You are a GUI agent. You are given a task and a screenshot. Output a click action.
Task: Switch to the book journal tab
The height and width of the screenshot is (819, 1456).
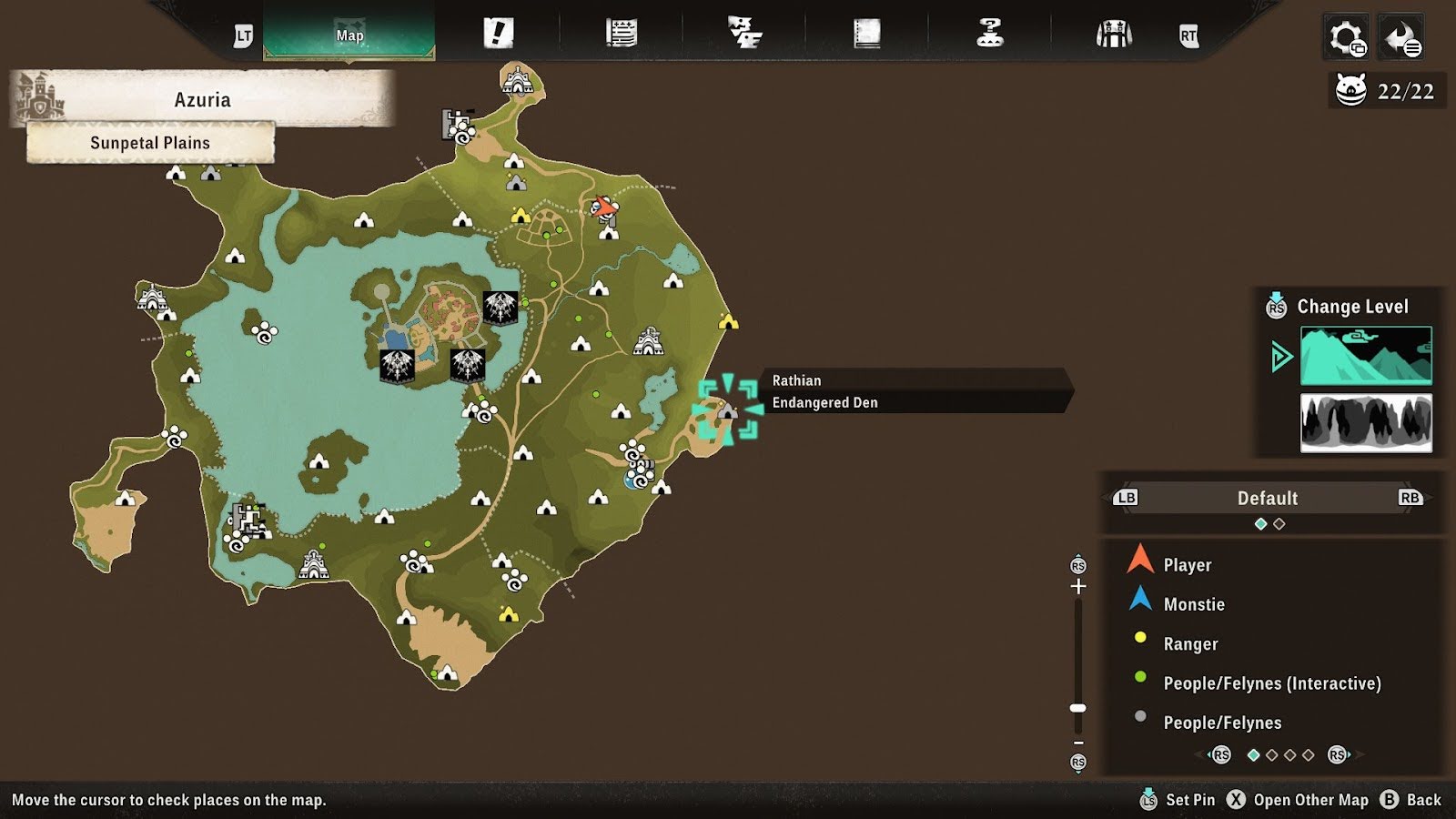click(x=866, y=34)
